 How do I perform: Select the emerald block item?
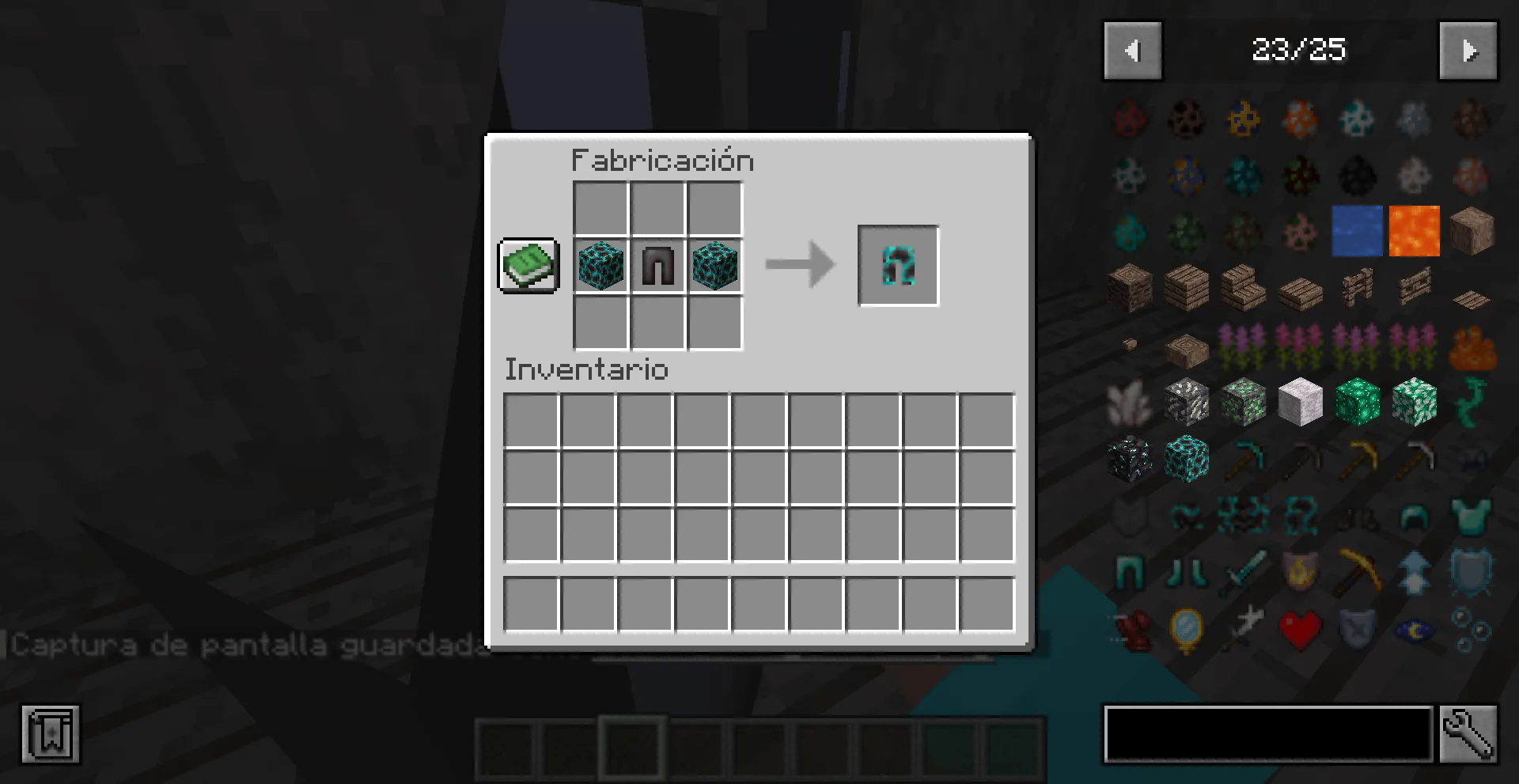[x=1358, y=403]
